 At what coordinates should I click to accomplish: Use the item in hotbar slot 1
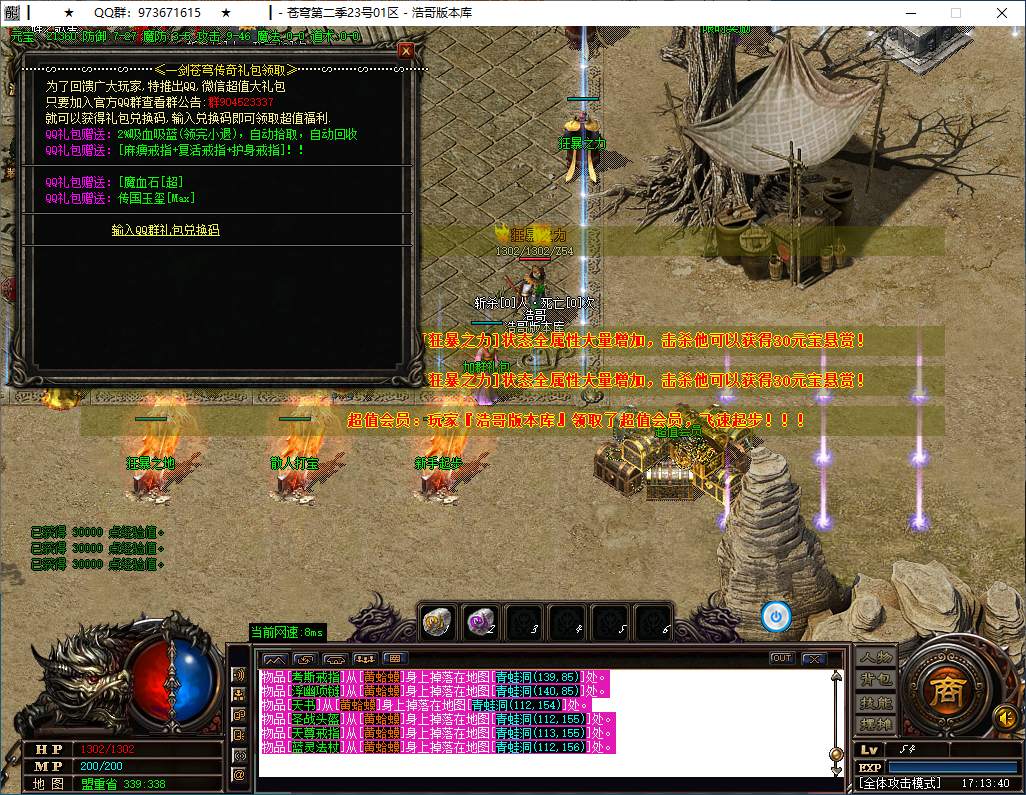click(x=438, y=620)
